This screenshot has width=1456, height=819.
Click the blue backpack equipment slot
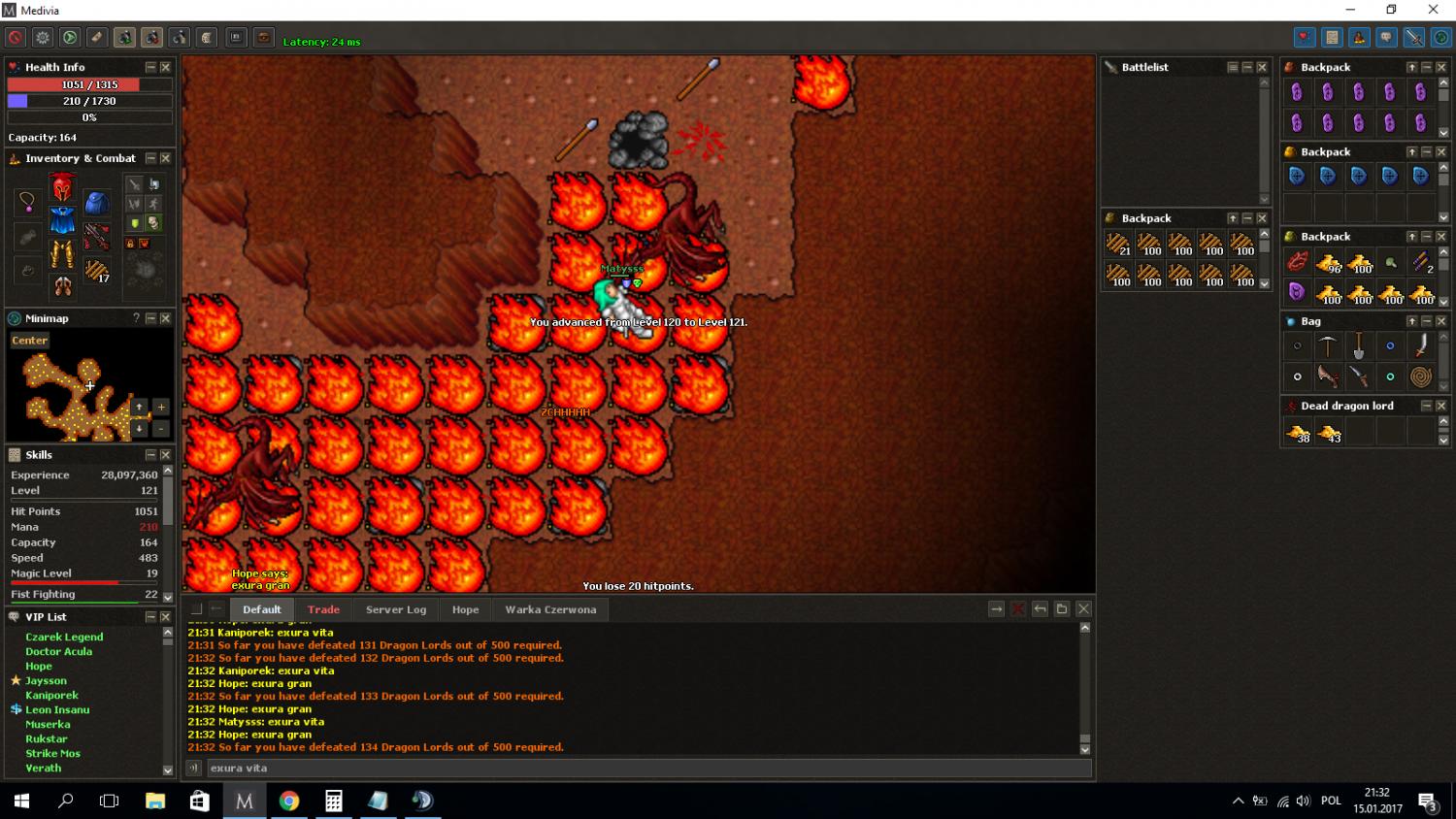[96, 202]
